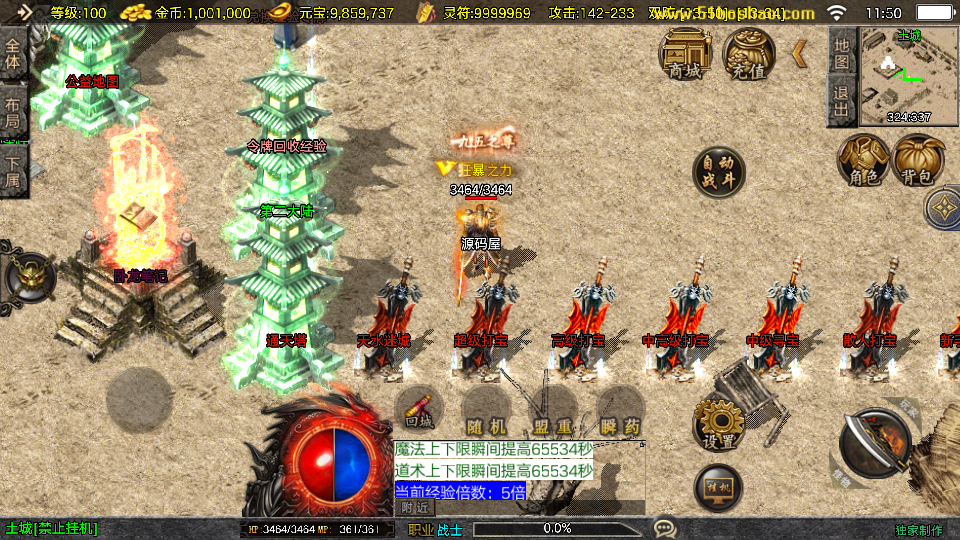Image resolution: width=960 pixels, height=540 pixels.
Task: Open the 角色 character sheet
Action: click(x=863, y=161)
